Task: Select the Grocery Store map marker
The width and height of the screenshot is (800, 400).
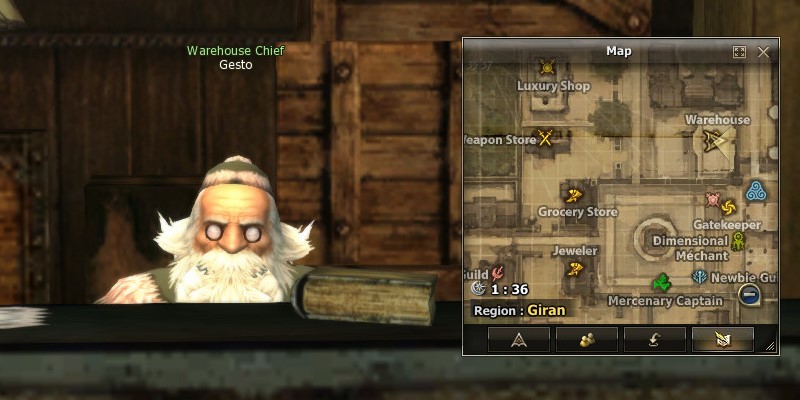Action: 574,195
